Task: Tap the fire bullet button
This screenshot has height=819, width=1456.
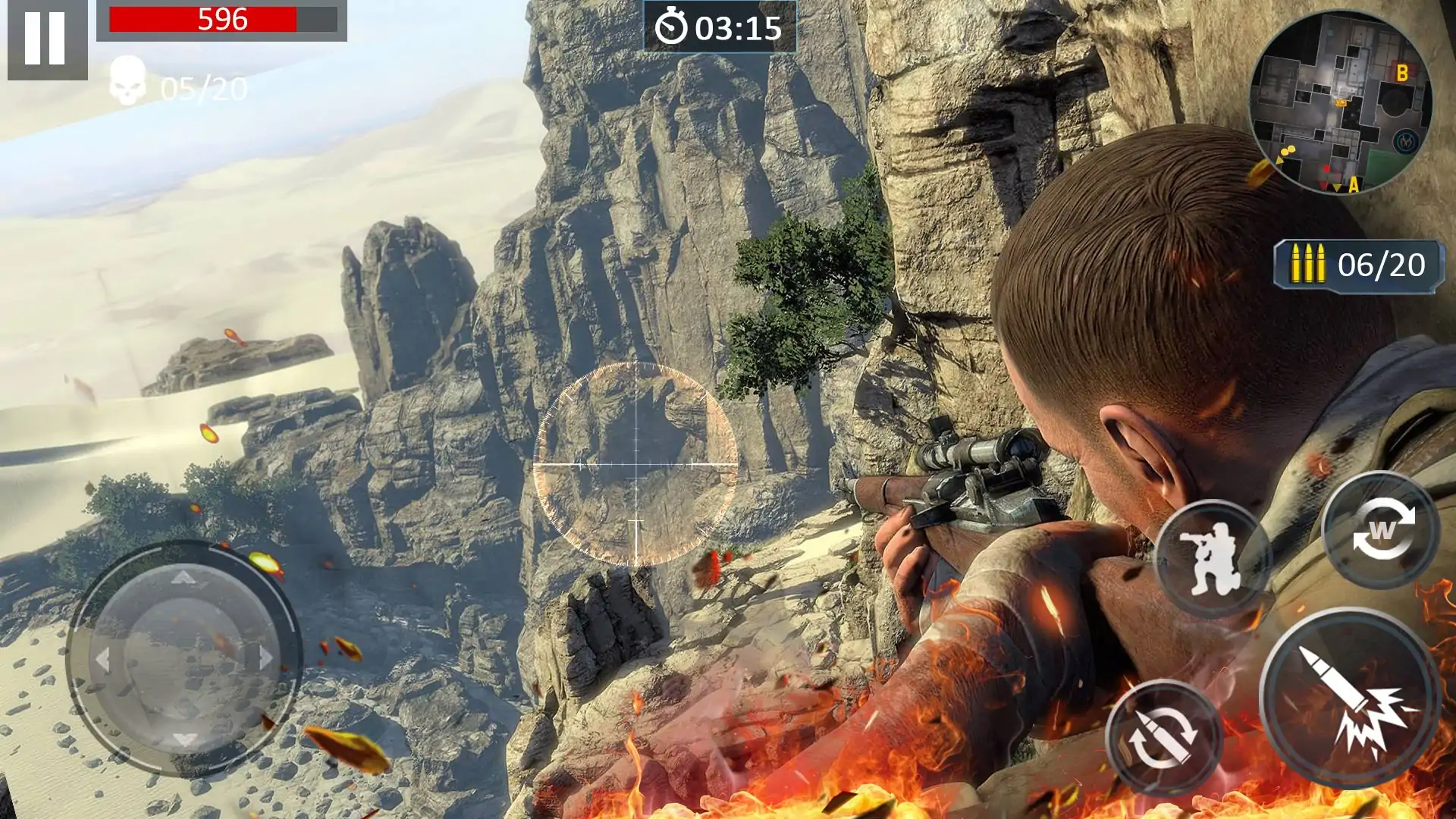Action: point(1350,698)
